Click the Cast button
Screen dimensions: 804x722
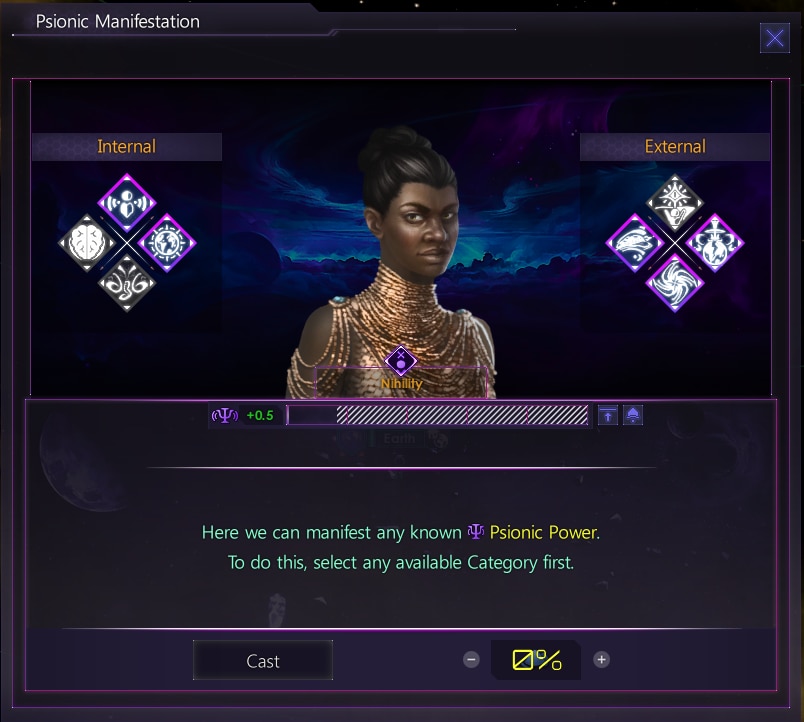tap(263, 661)
